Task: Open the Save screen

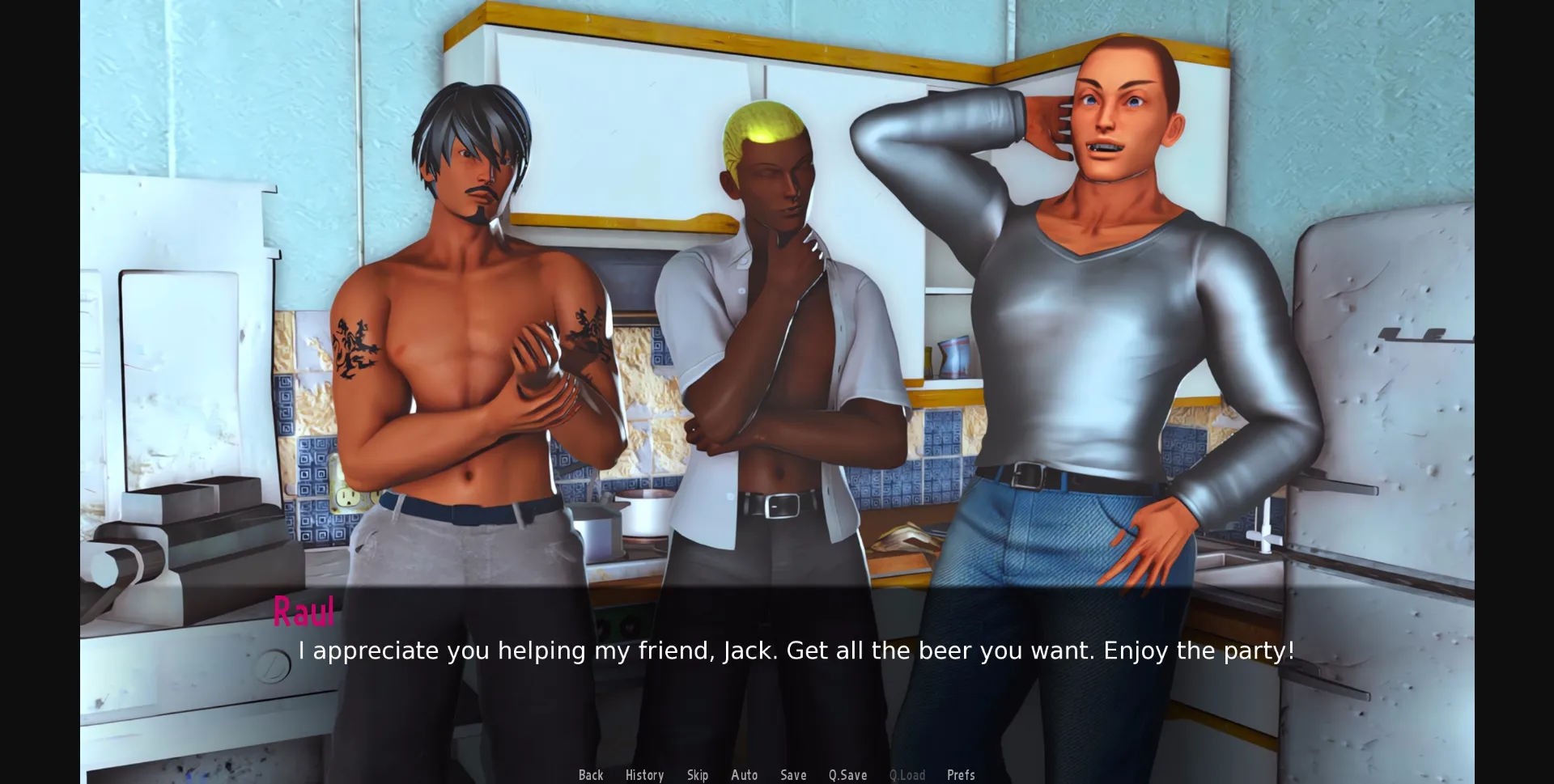Action: coord(793,774)
